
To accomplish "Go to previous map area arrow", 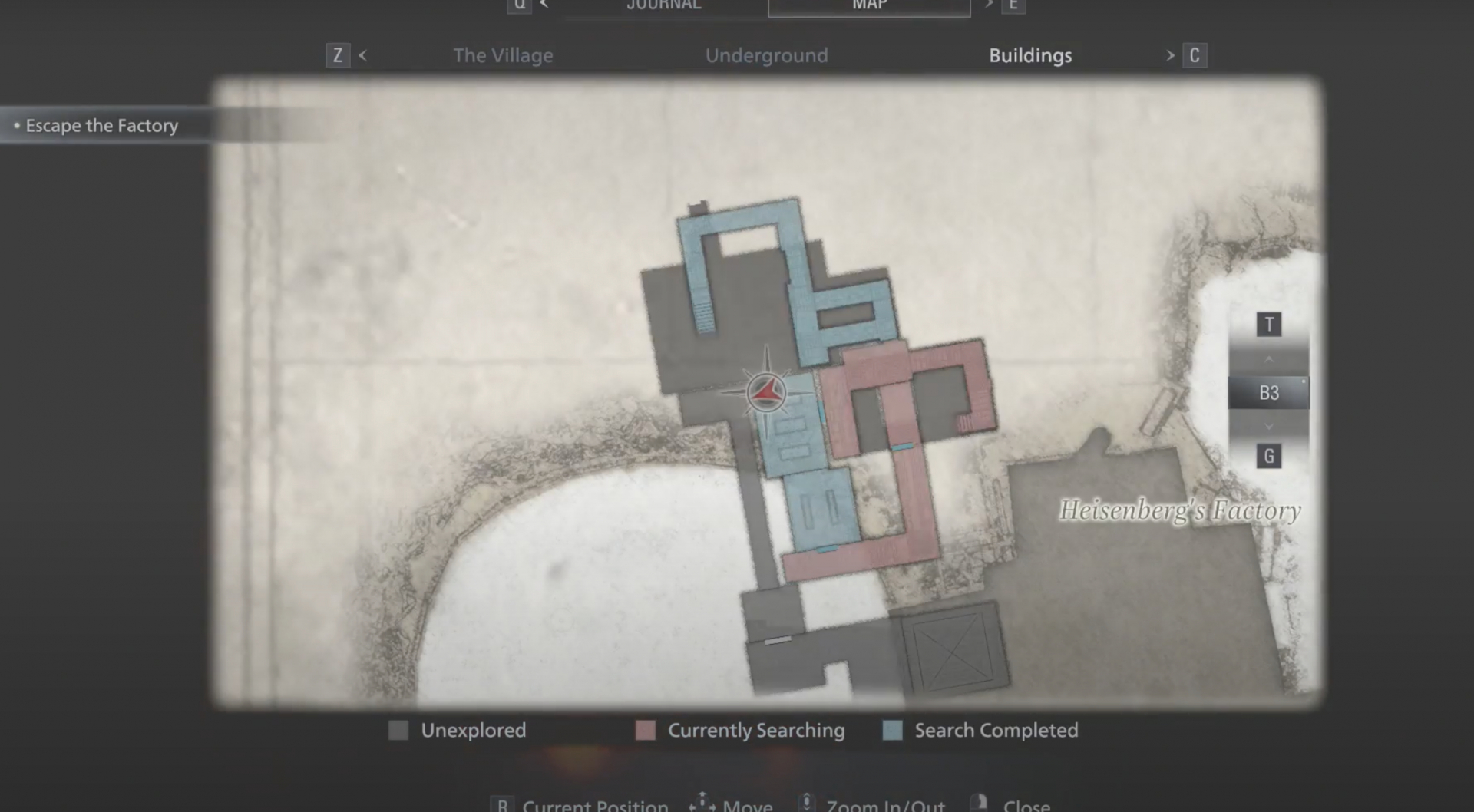I will (362, 55).
